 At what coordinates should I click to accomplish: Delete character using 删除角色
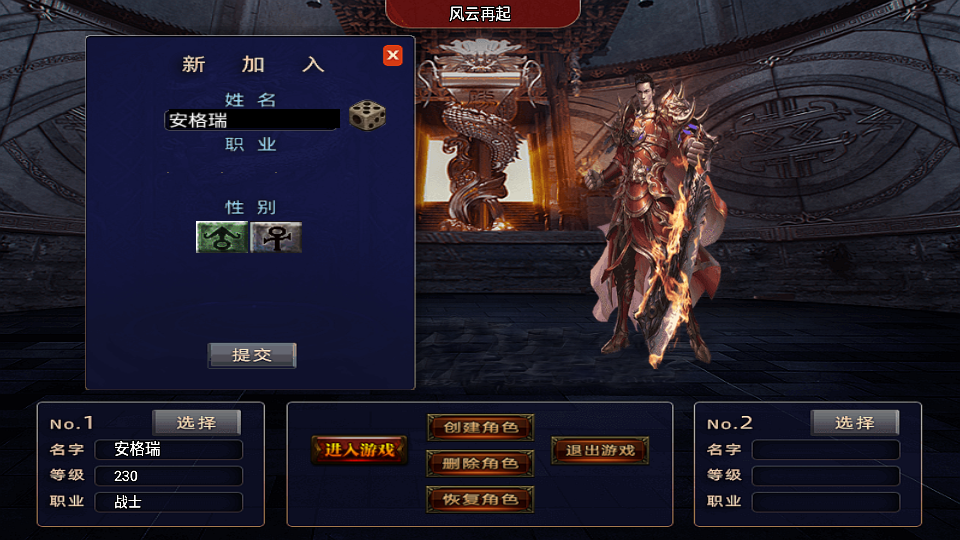coord(481,463)
